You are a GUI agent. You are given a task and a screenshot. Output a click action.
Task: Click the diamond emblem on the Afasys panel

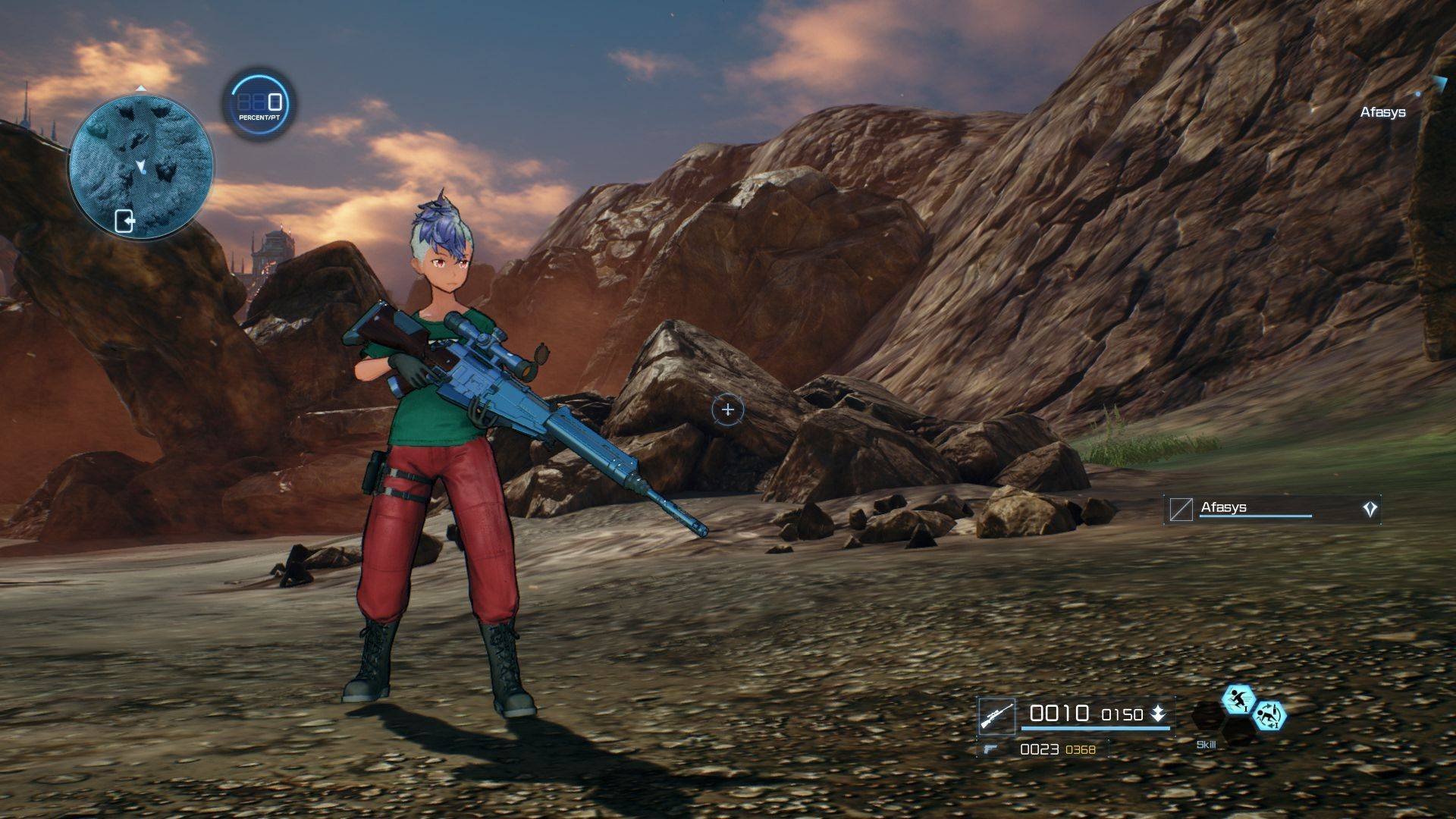1370,510
